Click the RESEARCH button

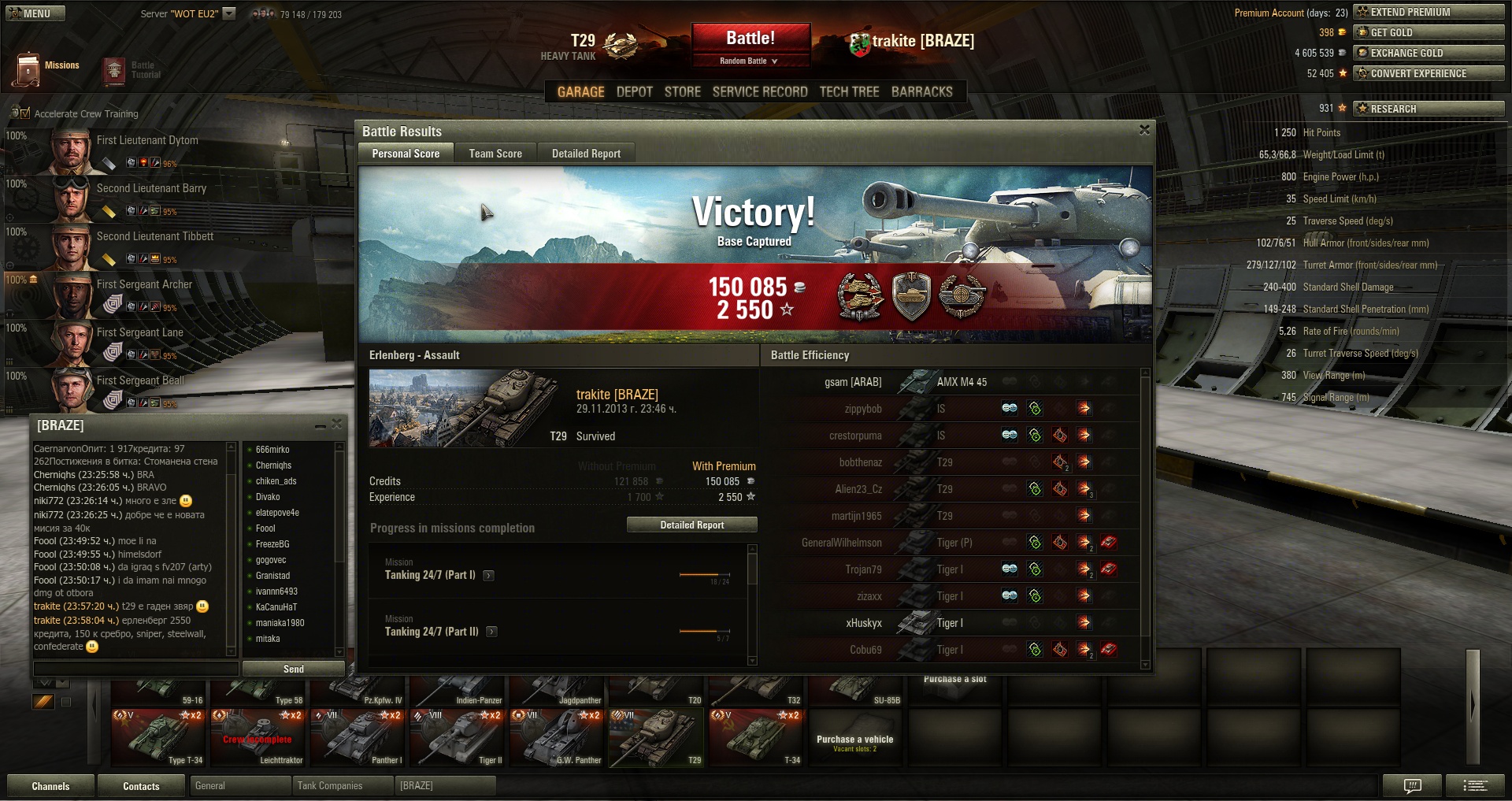tap(1428, 109)
